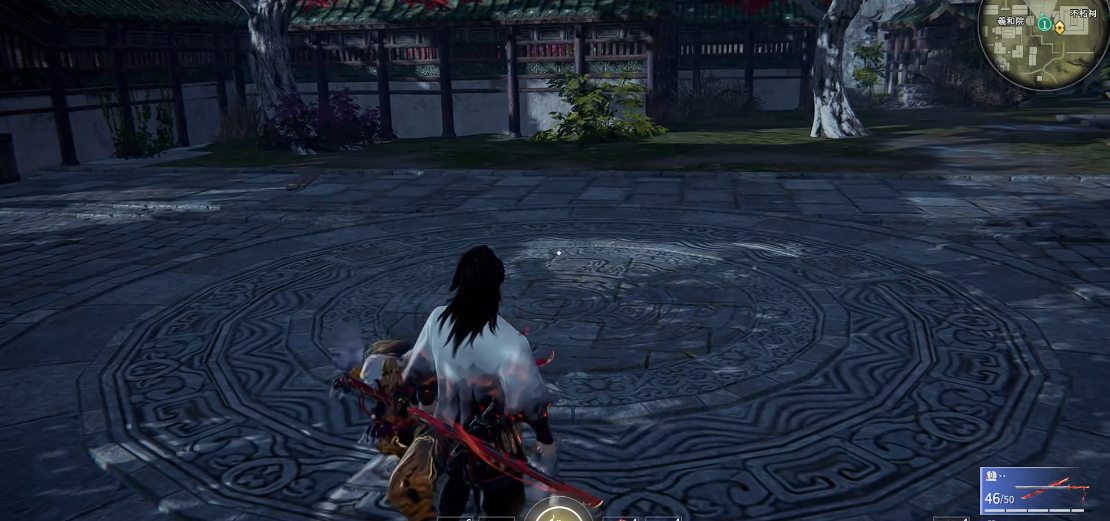Viewport: 1110px width, 521px height.
Task: Click the yellow diamond marker on minimap
Action: pyautogui.click(x=1059, y=27)
